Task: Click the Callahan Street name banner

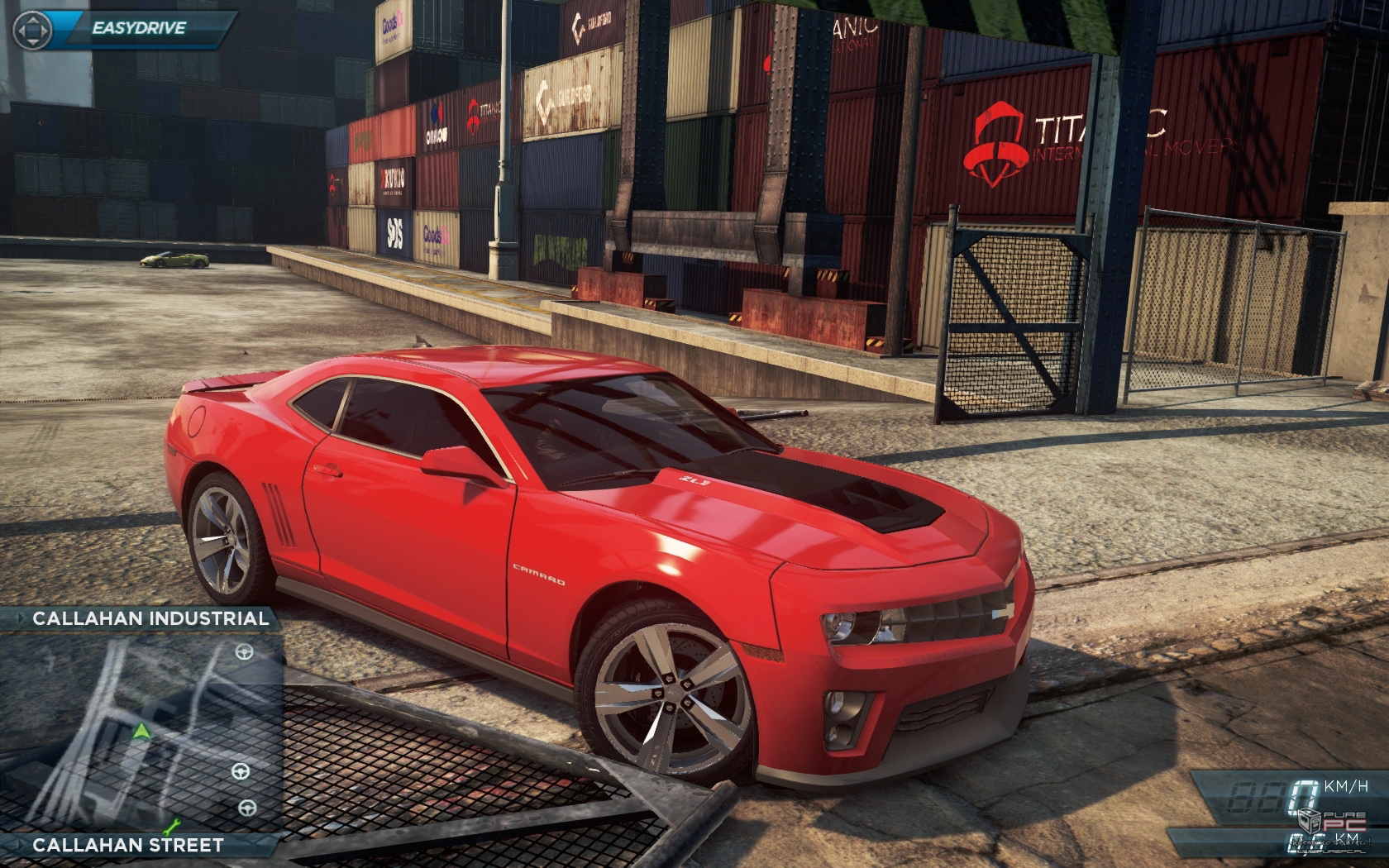Action: [x=128, y=845]
